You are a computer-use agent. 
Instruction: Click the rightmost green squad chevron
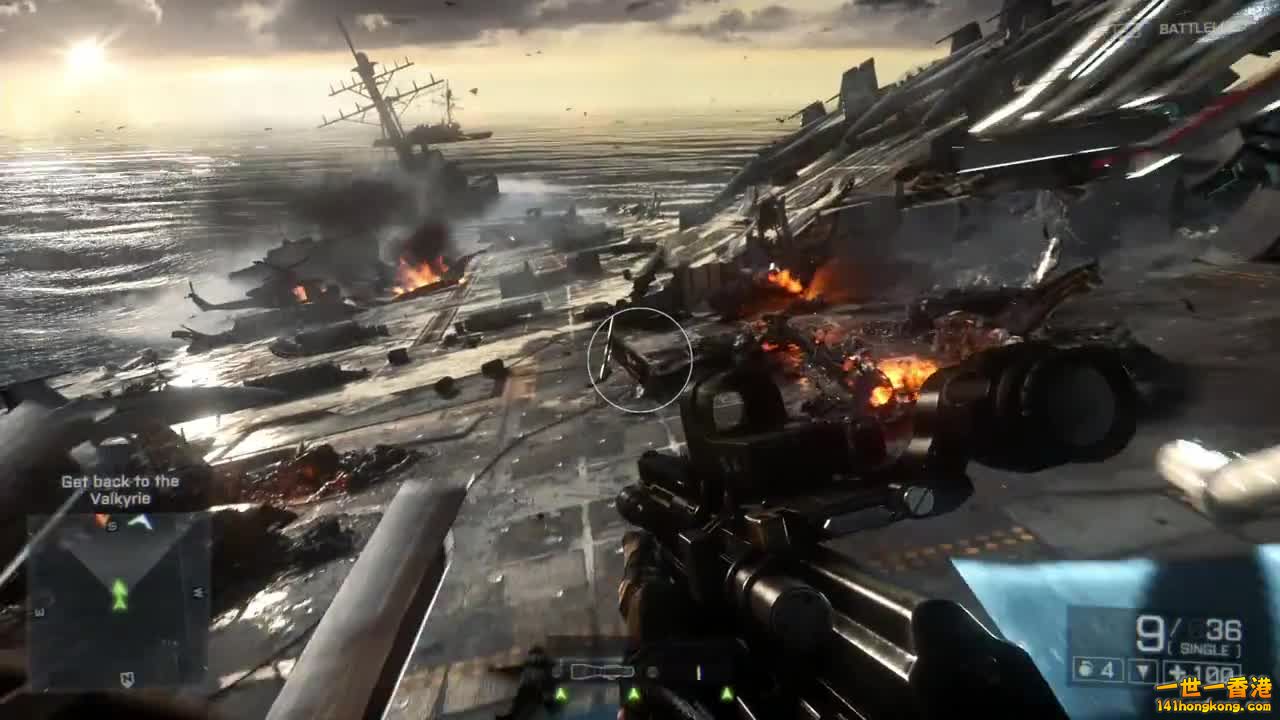(727, 692)
